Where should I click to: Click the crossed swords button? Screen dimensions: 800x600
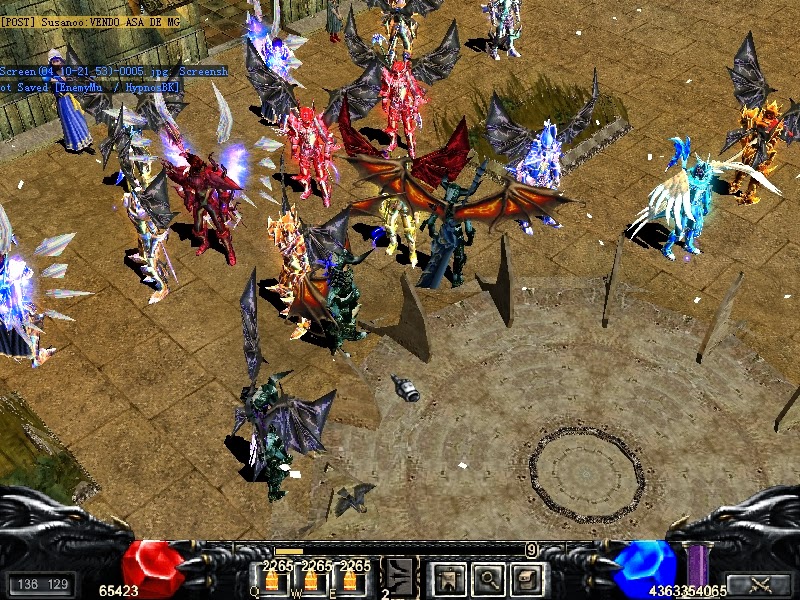coord(758,585)
